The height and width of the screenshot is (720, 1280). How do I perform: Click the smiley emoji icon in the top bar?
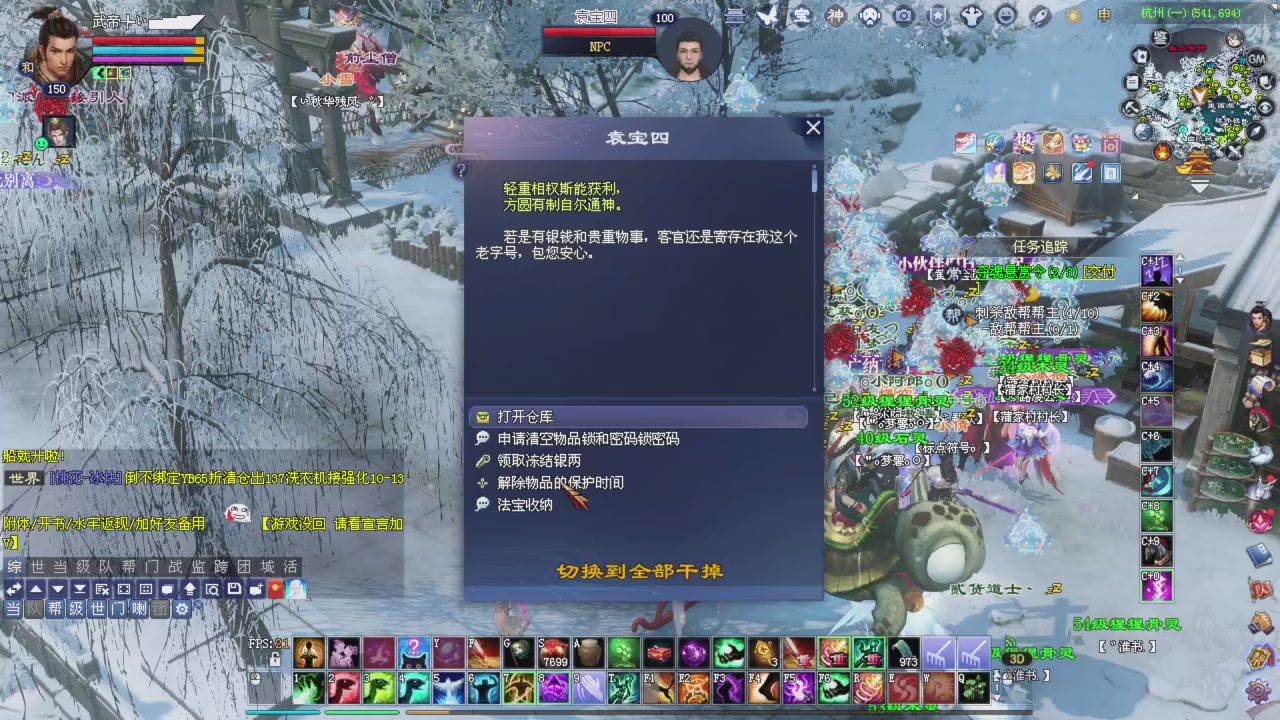click(x=1006, y=17)
